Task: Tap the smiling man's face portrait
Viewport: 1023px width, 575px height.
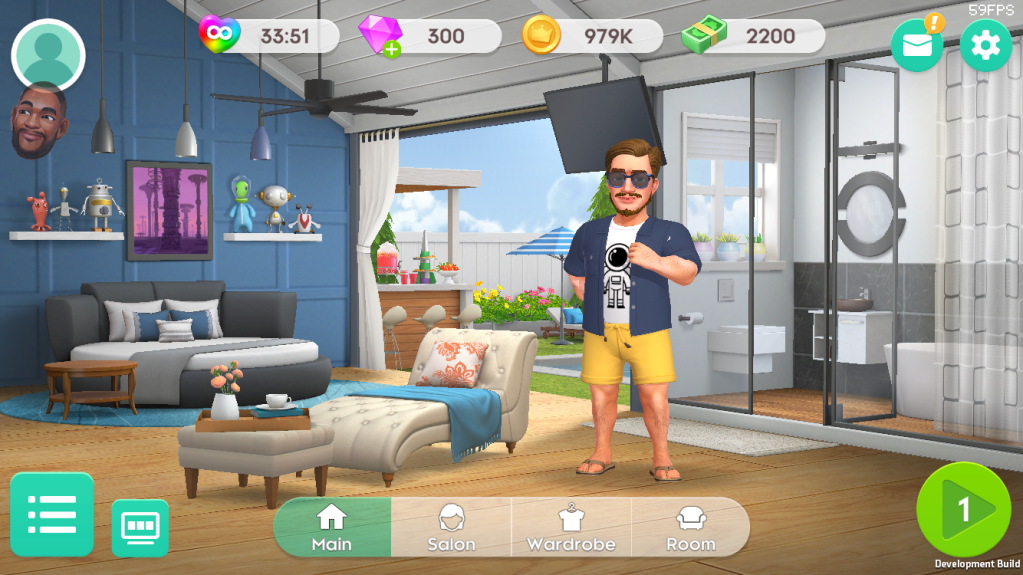Action: click(x=40, y=121)
